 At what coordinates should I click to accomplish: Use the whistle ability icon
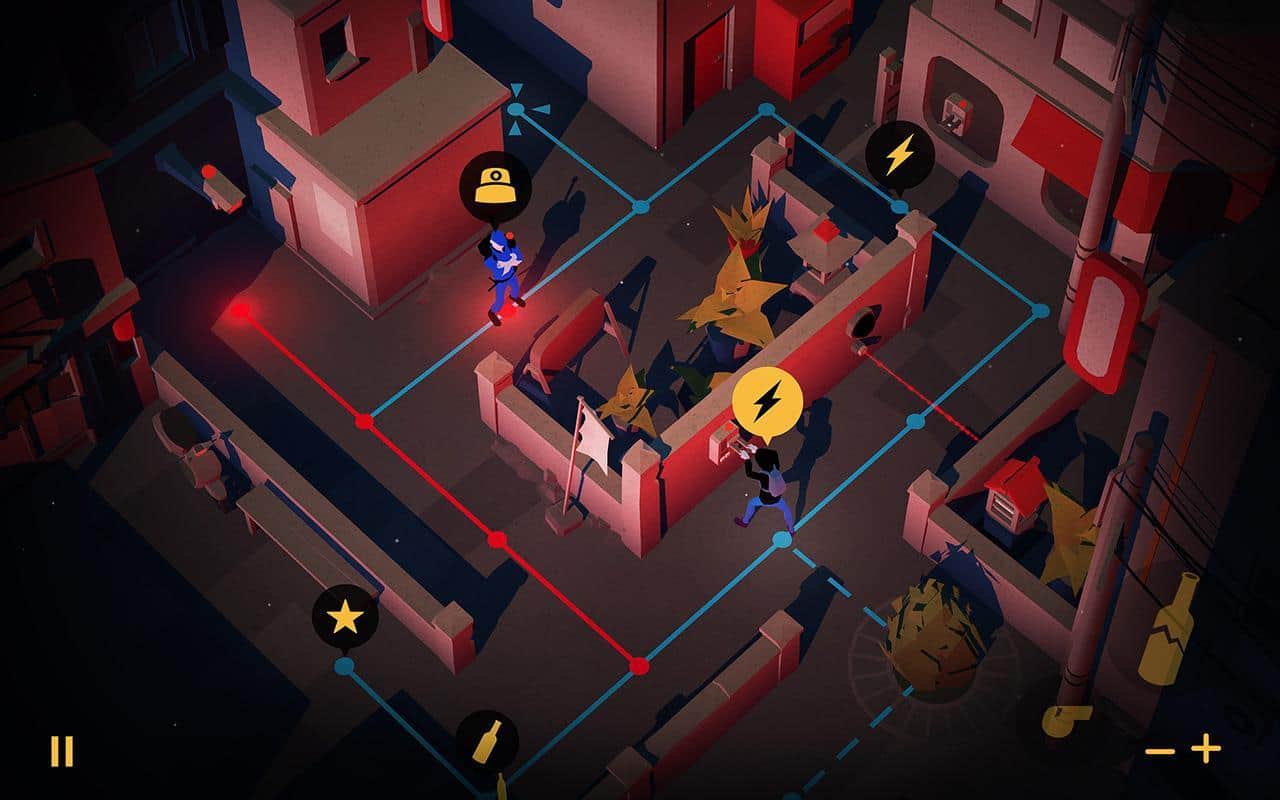[1066, 720]
